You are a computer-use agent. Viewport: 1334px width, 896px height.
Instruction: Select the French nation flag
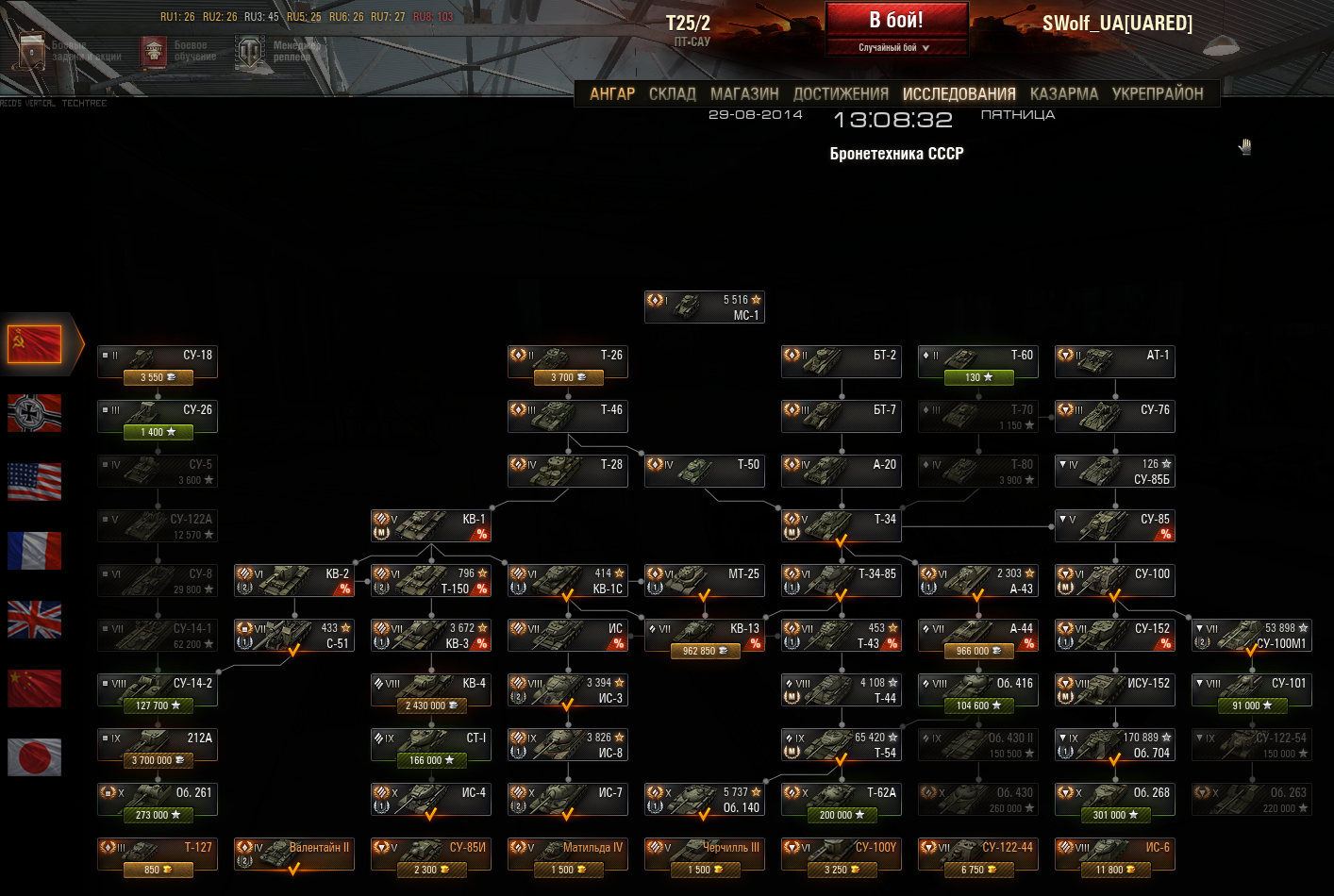pos(35,550)
